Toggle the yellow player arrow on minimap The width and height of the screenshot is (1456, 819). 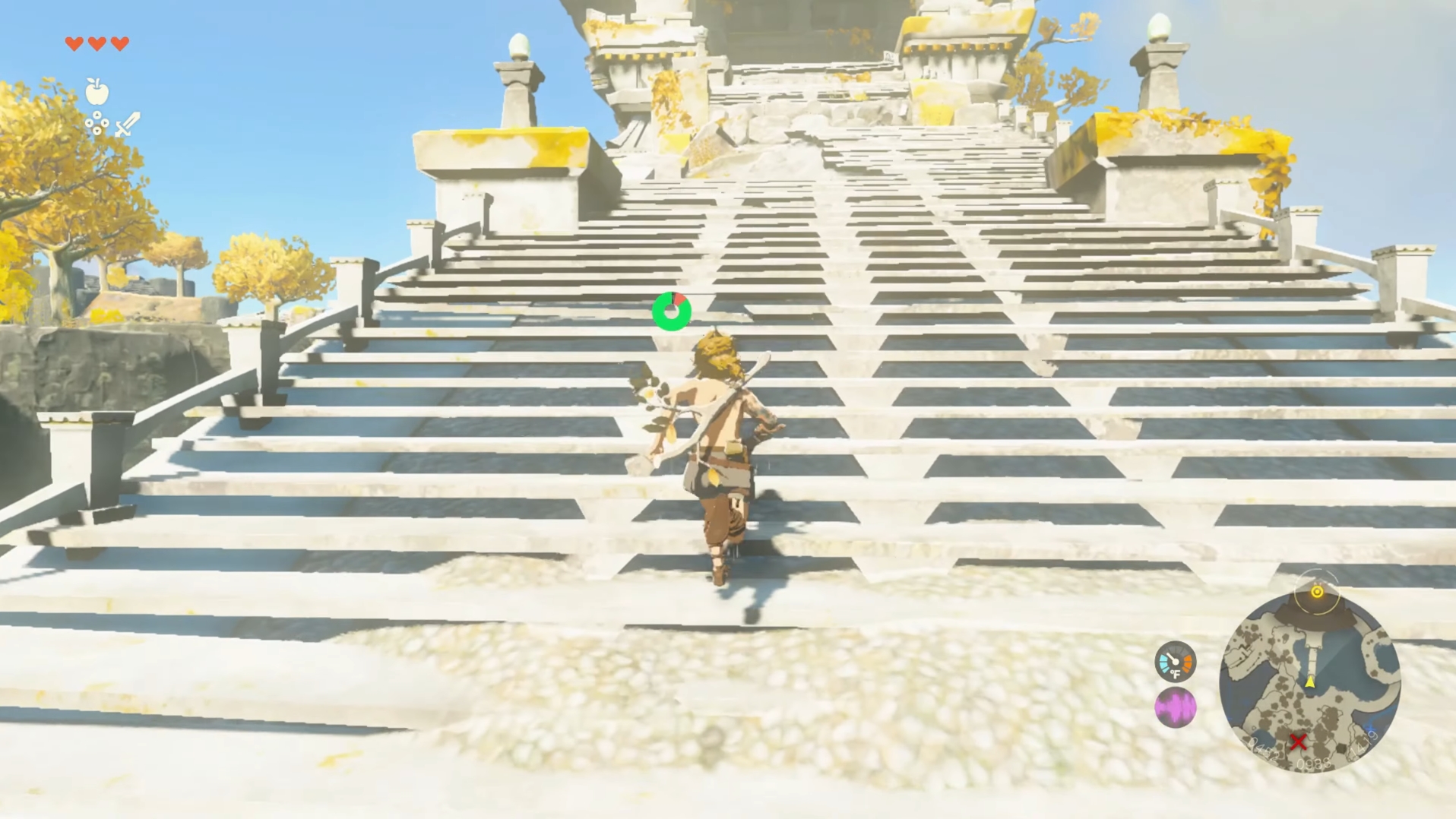[x=1310, y=683]
